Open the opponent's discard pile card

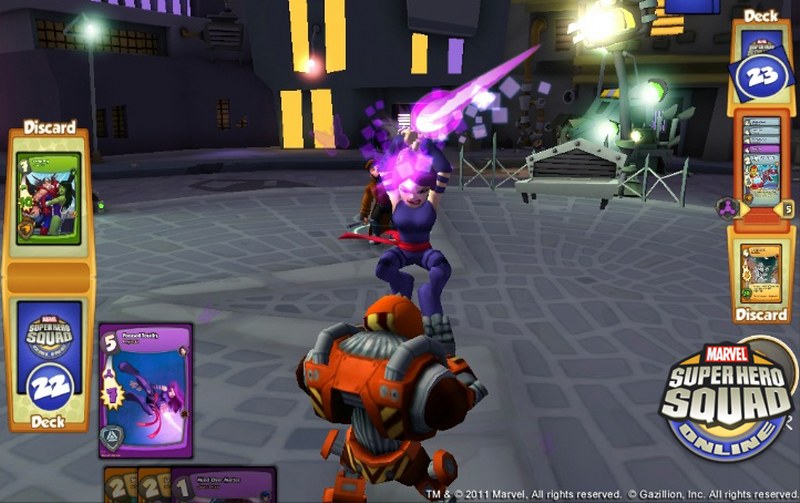coord(761,270)
